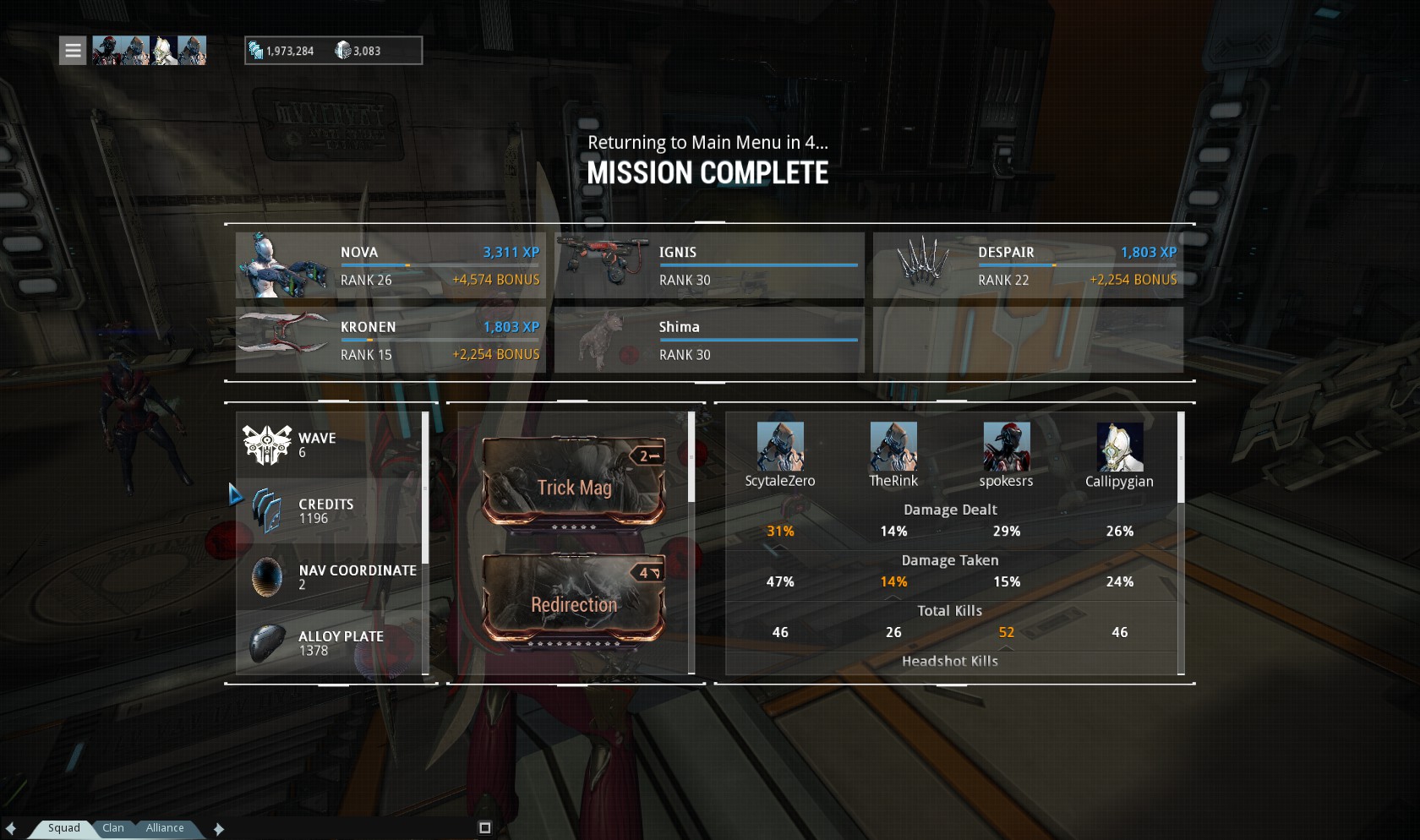Select the Alloy Plate reward row

330,643
